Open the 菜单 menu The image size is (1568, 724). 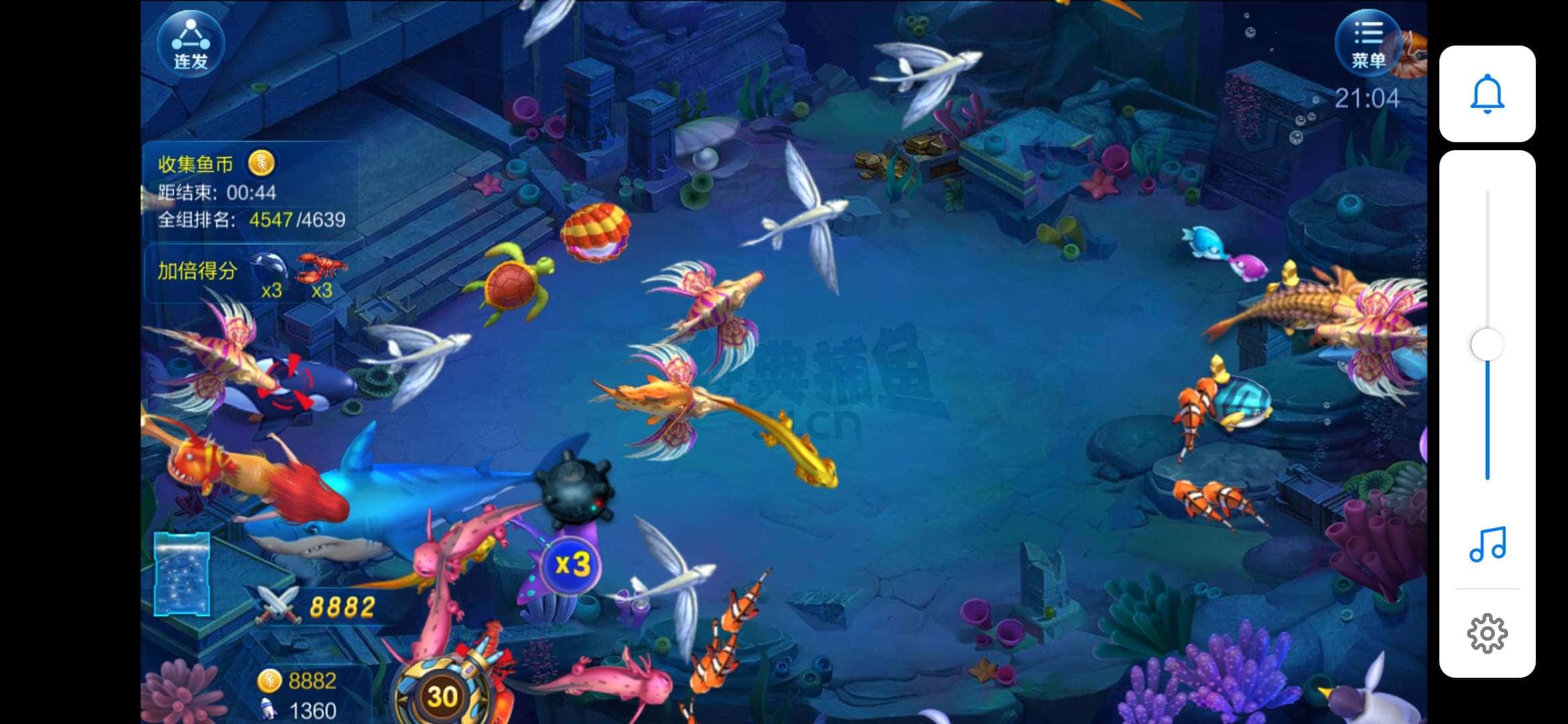(1368, 43)
